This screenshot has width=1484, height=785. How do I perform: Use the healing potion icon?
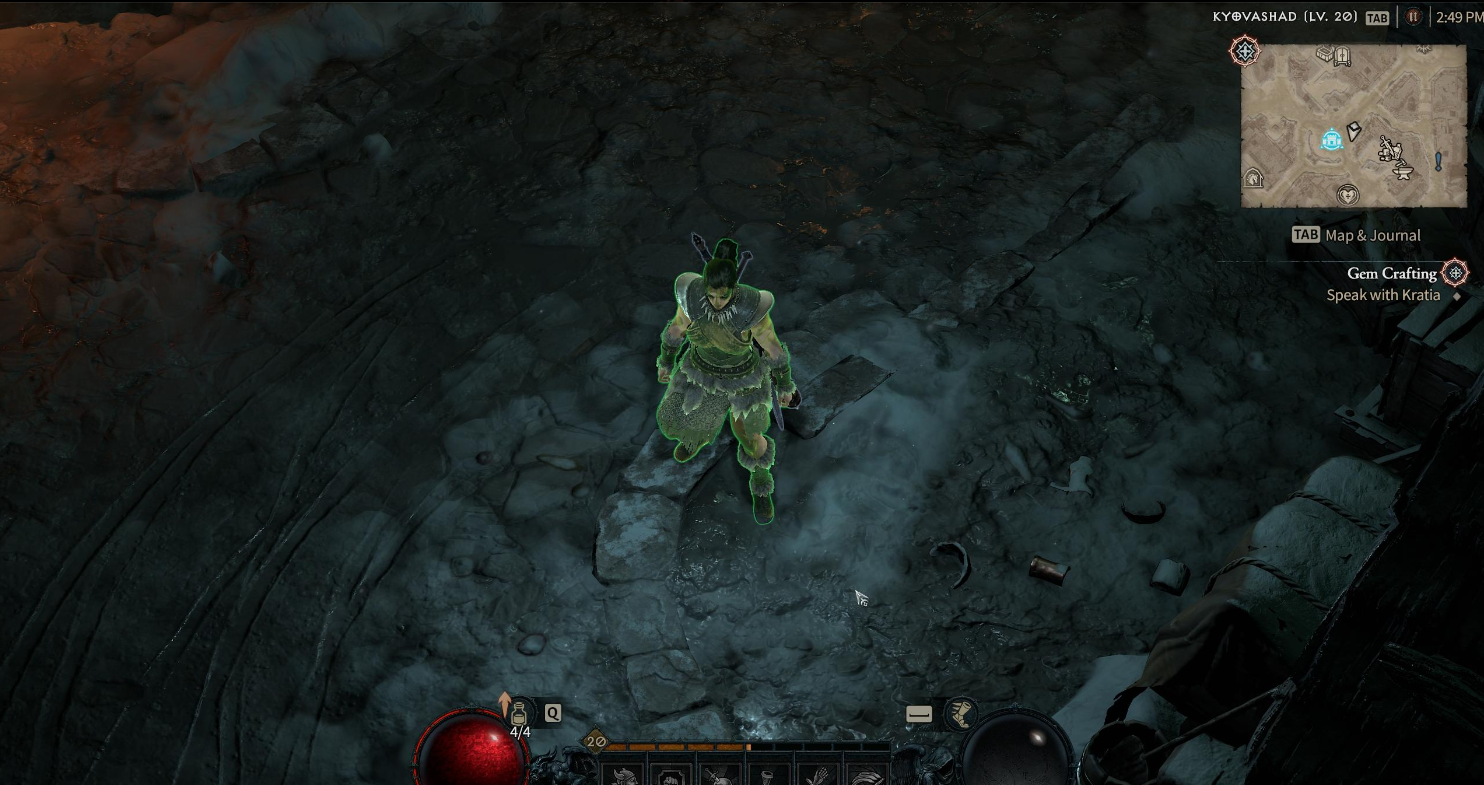coord(518,714)
